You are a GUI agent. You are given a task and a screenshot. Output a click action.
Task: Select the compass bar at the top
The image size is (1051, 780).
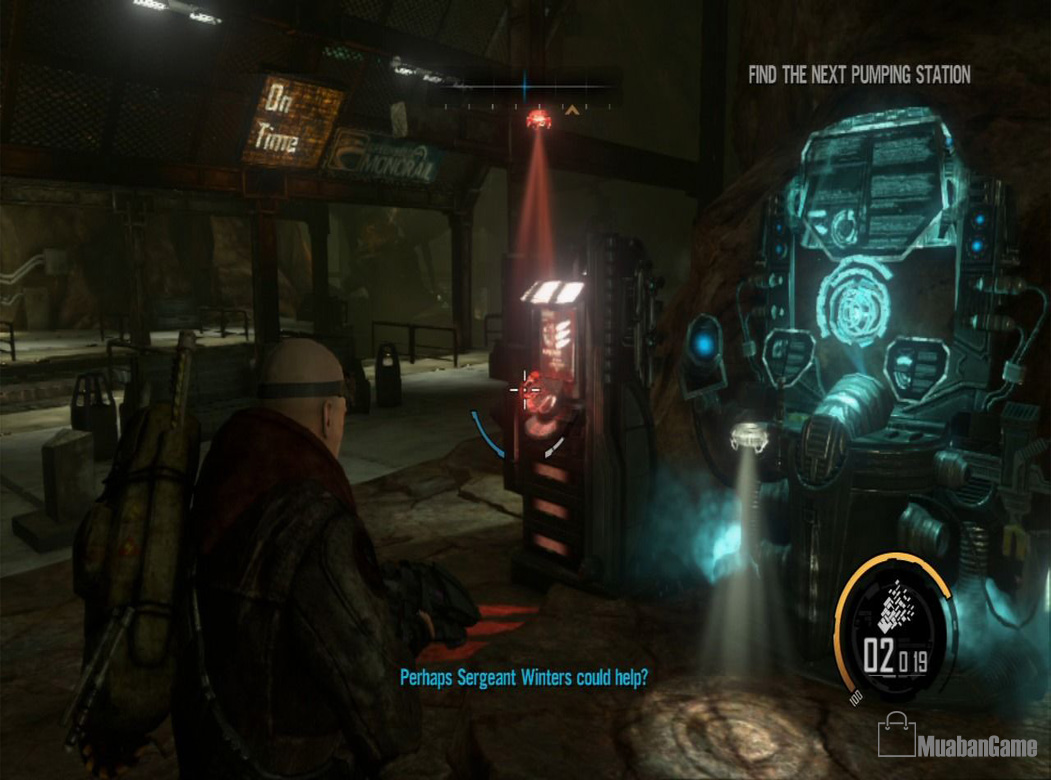[x=528, y=91]
